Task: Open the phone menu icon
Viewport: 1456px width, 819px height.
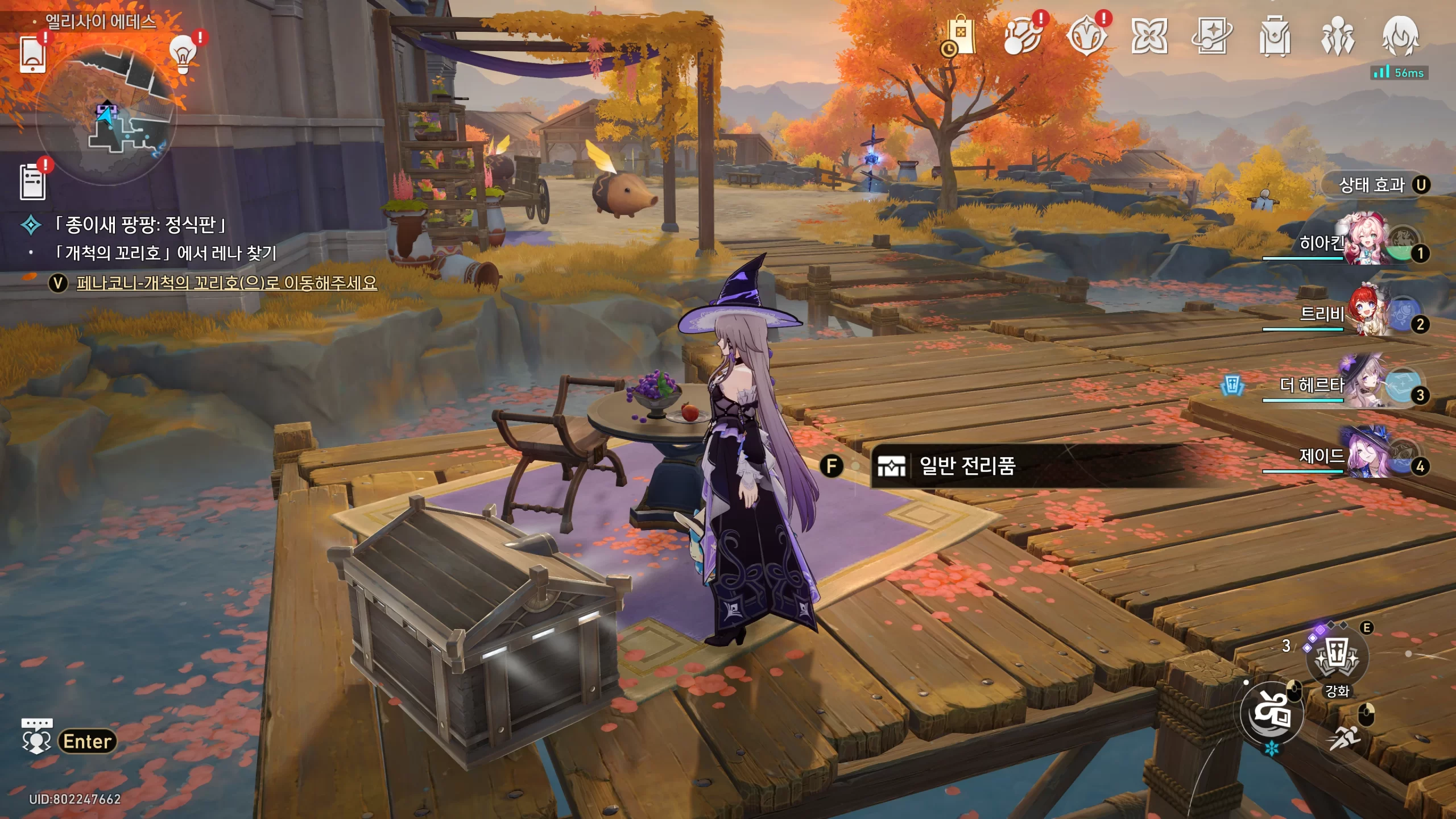Action: click(32, 55)
